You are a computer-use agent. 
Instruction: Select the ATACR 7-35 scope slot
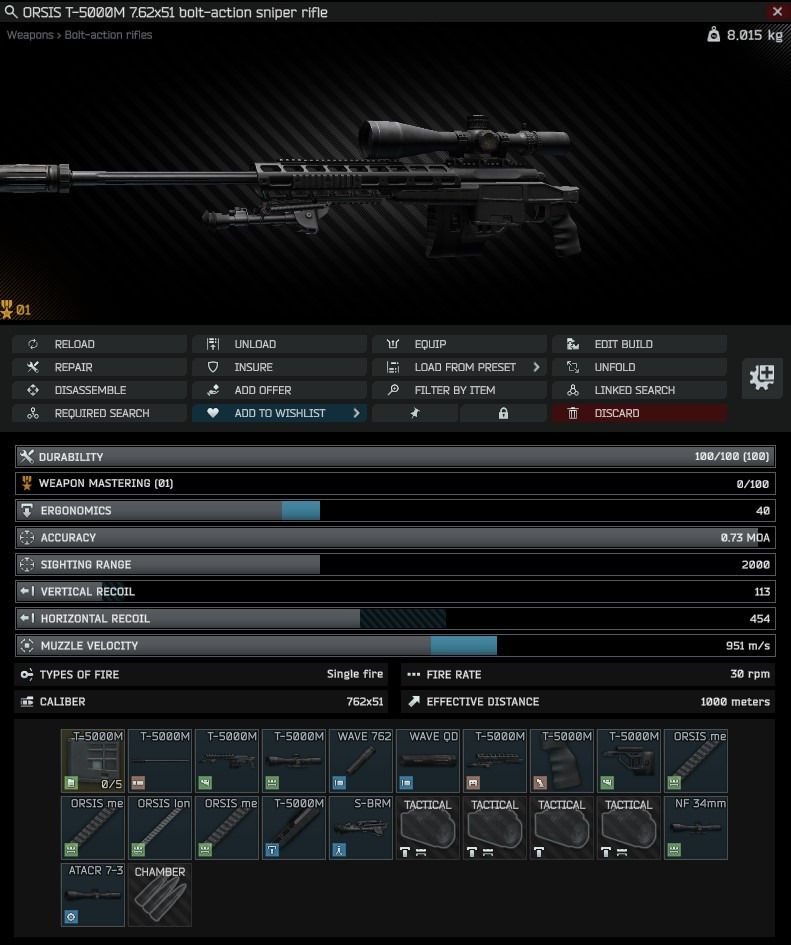click(x=93, y=895)
